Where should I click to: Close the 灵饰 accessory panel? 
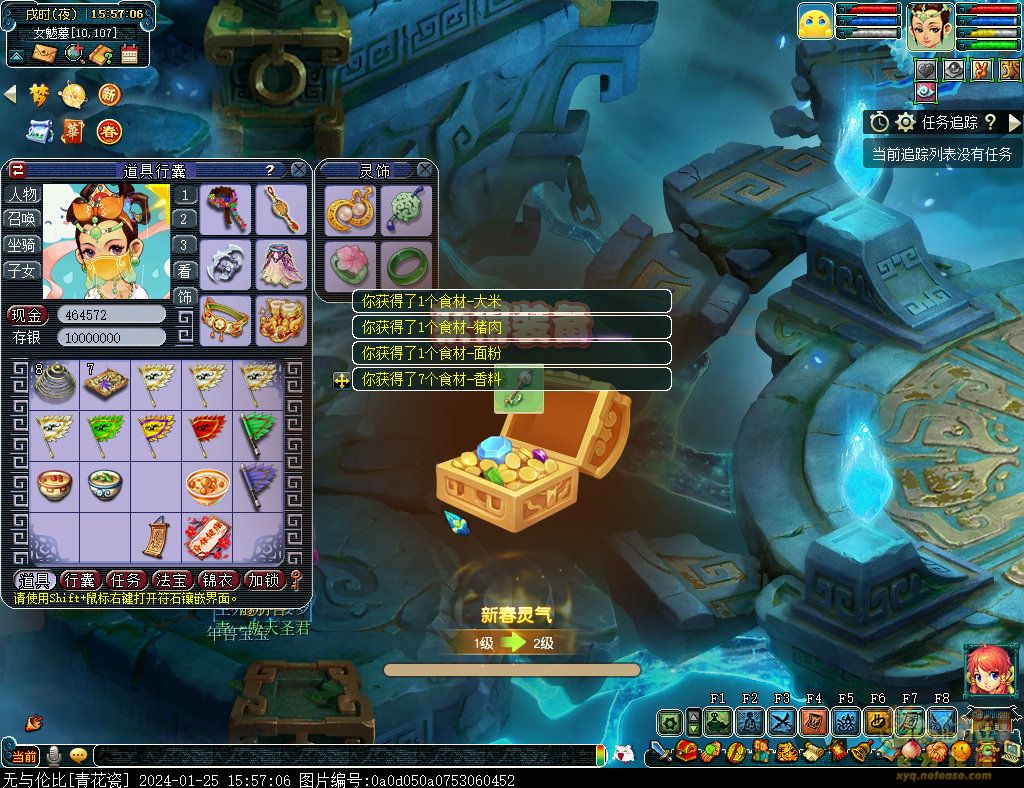425,170
